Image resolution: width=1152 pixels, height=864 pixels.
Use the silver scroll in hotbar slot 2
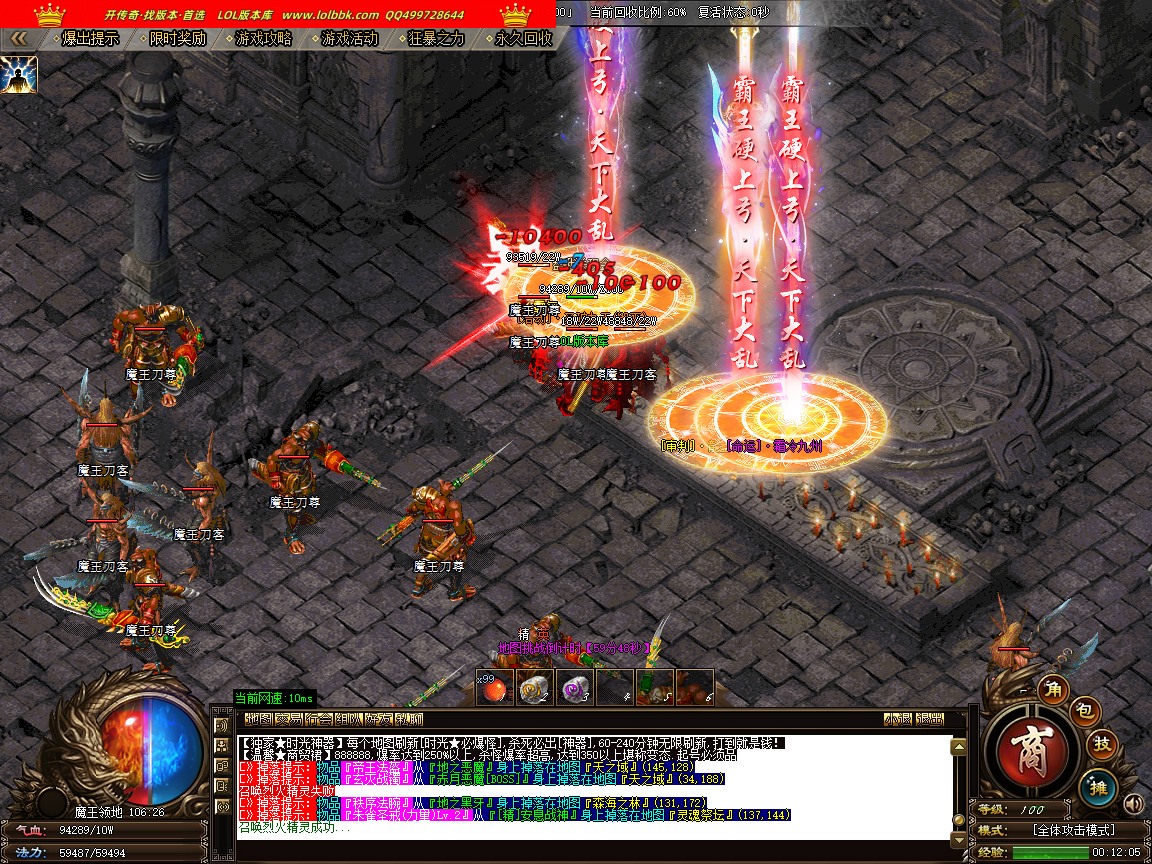(534, 688)
